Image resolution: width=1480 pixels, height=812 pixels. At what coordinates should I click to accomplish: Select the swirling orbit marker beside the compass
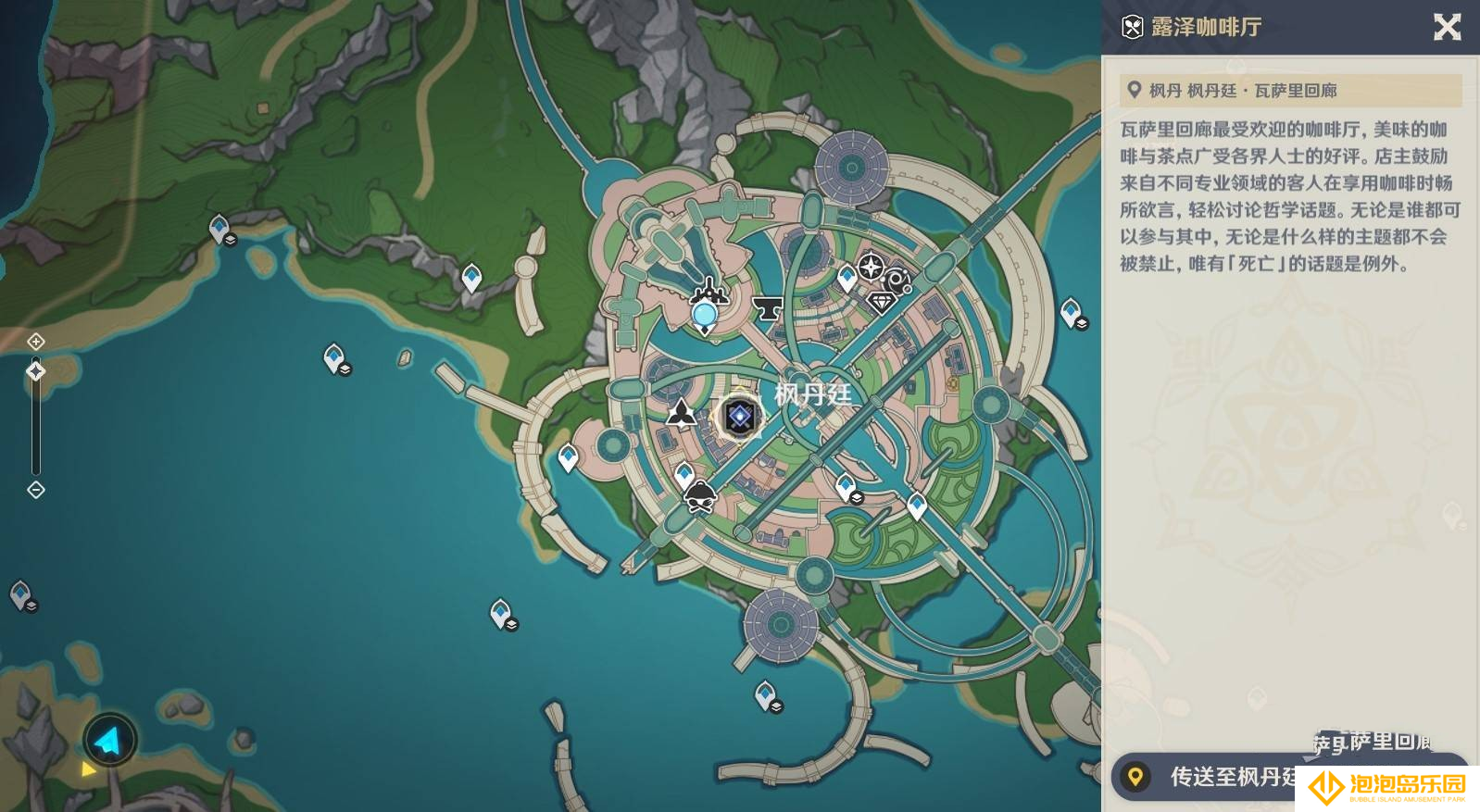tap(897, 281)
